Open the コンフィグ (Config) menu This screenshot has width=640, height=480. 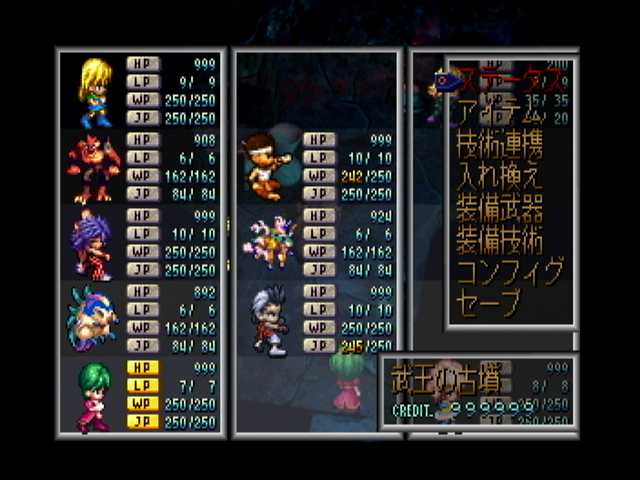(510, 271)
